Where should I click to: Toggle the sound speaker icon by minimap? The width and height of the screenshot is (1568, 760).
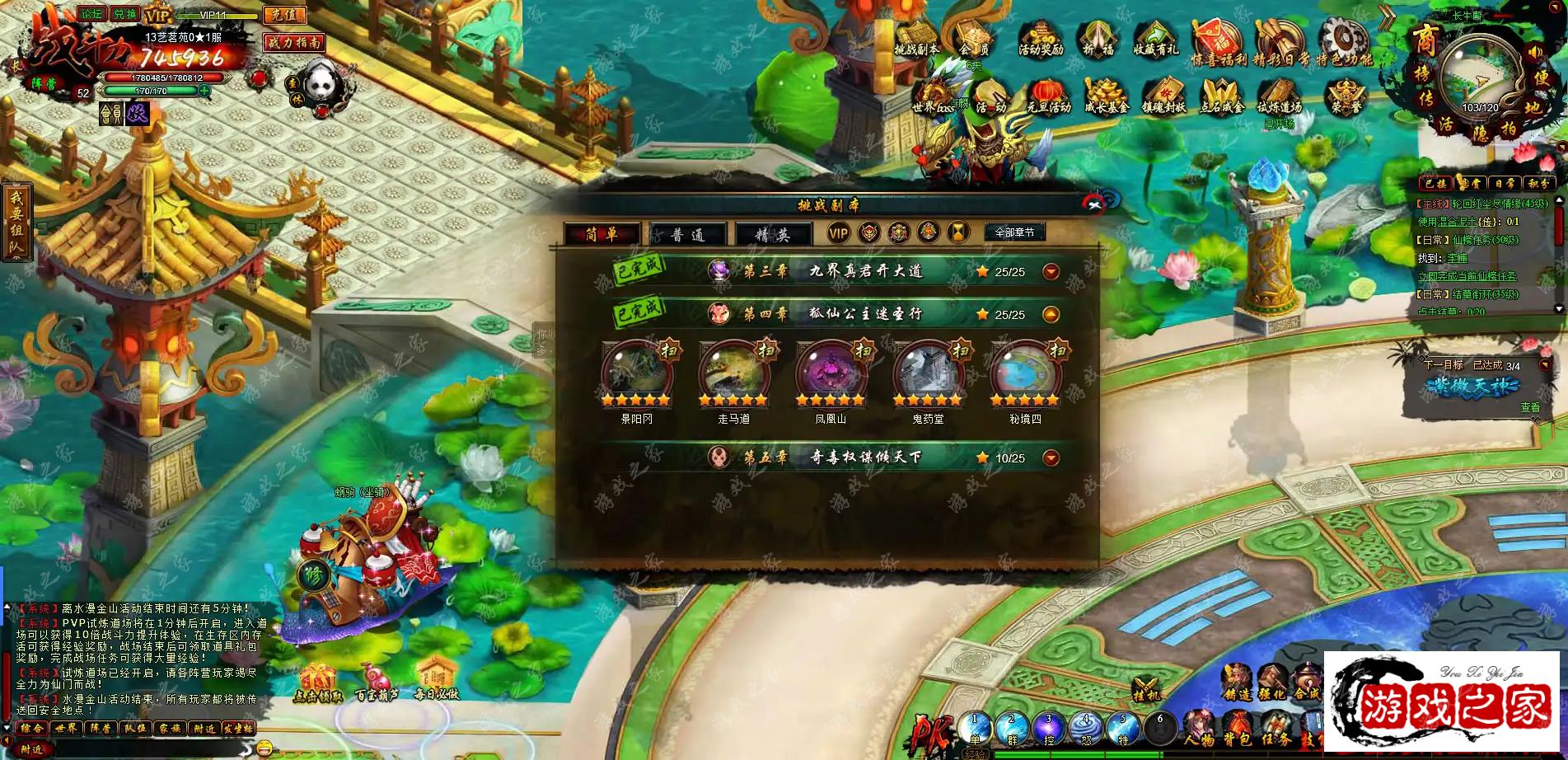1534,53
